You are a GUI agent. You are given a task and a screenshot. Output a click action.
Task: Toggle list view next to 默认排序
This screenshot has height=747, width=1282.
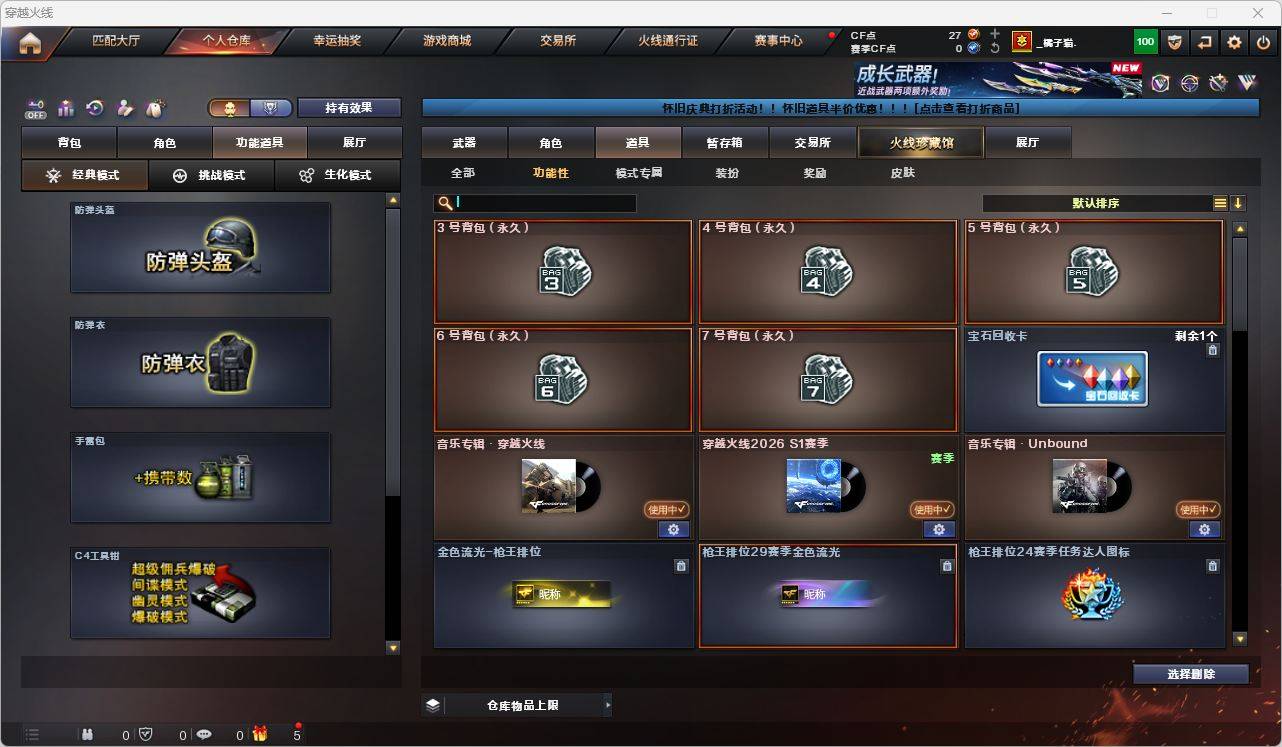1219,202
